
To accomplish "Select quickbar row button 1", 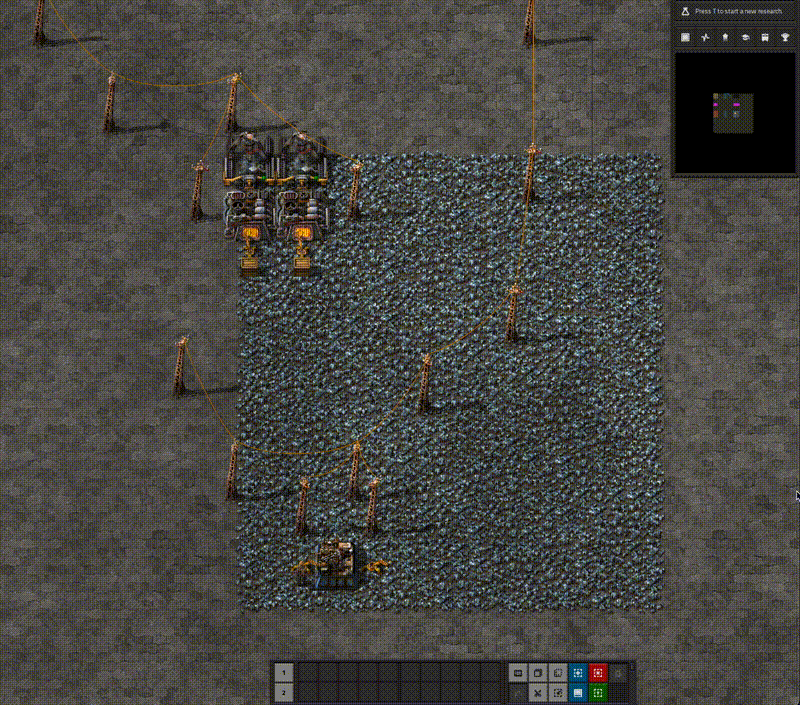I will click(x=284, y=673).
